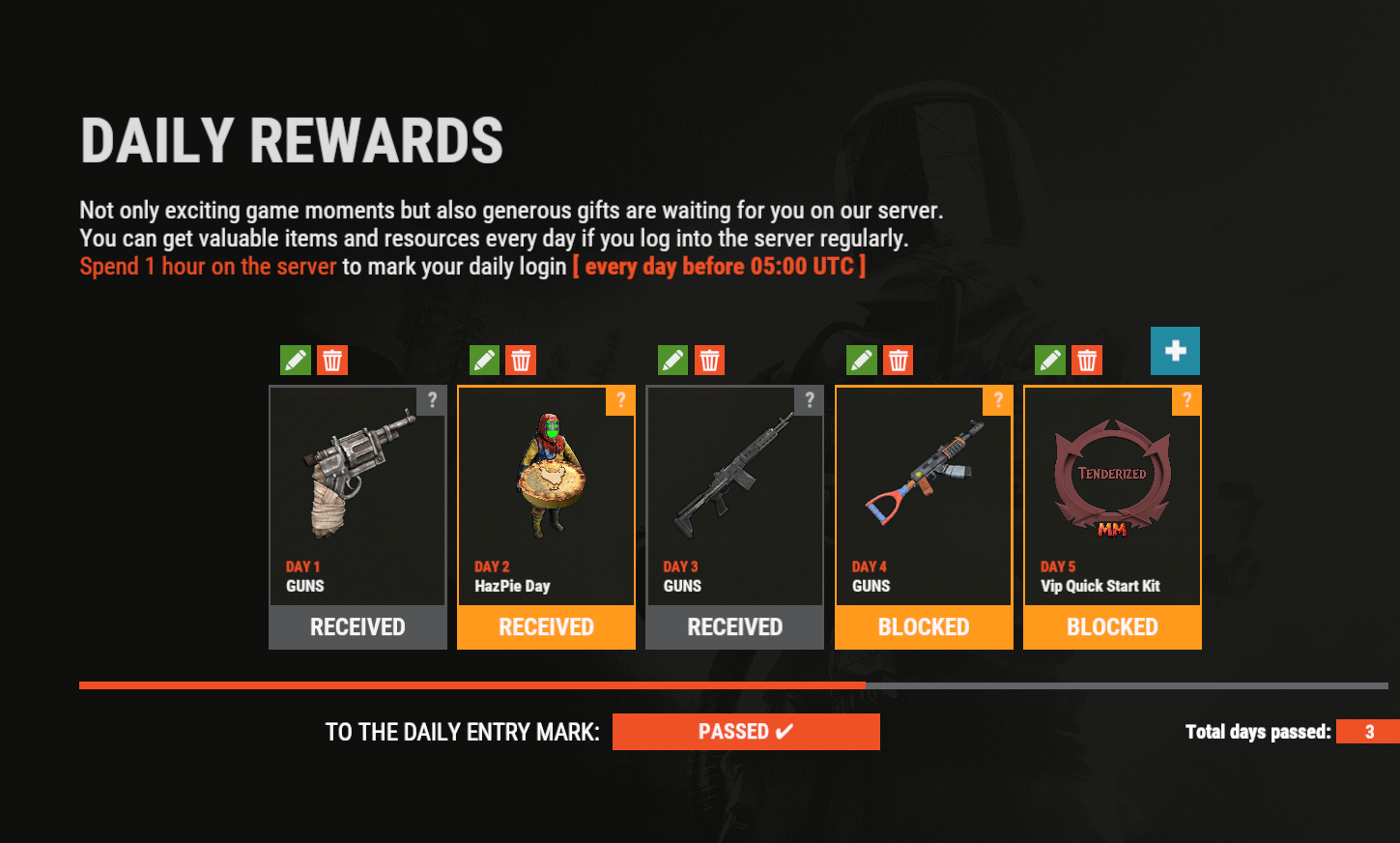Delete the Day 2 HazPie Day reward
The height and width of the screenshot is (843, 1400).
tap(521, 361)
